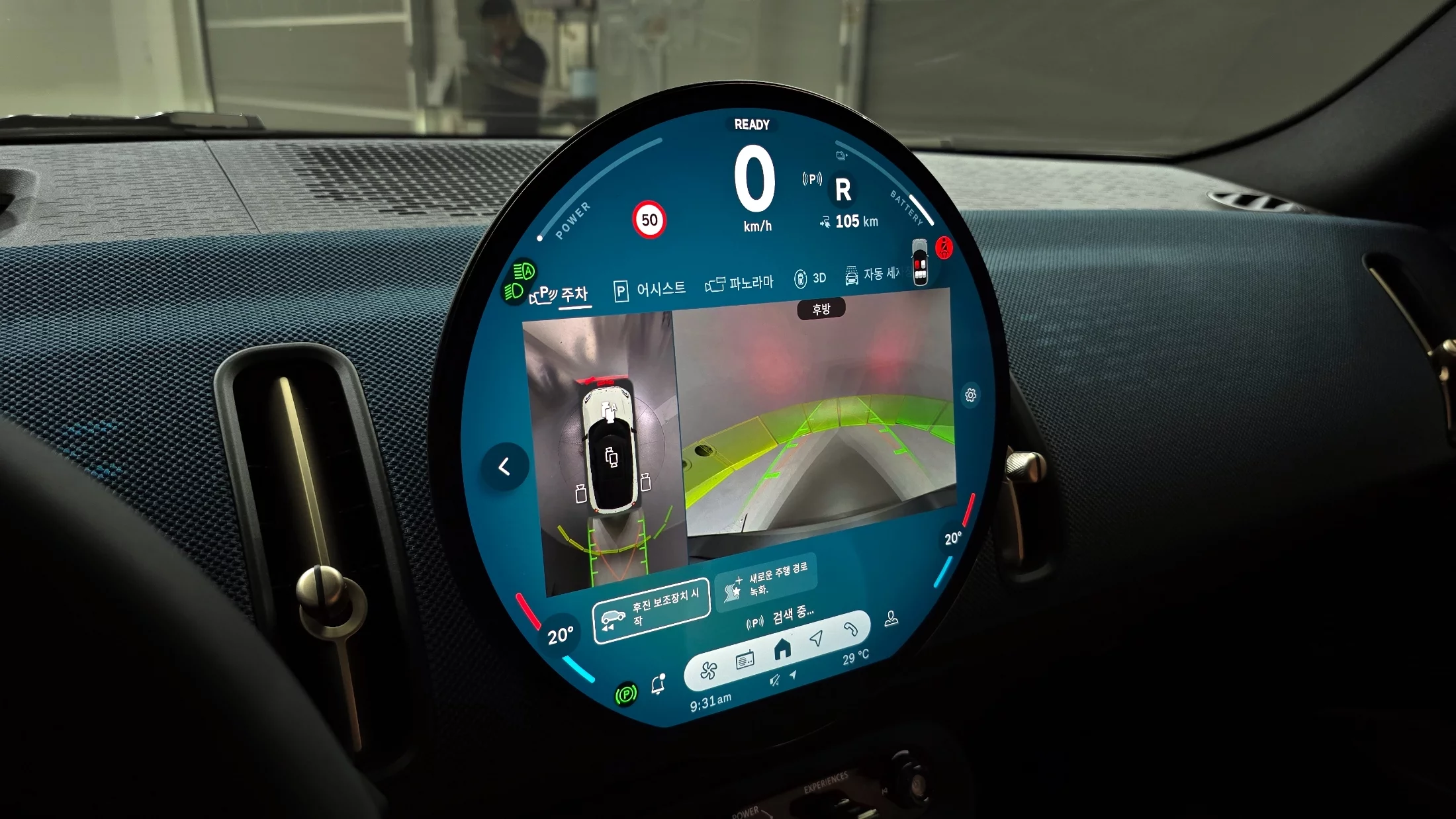Open the driver profile icon

891,618
